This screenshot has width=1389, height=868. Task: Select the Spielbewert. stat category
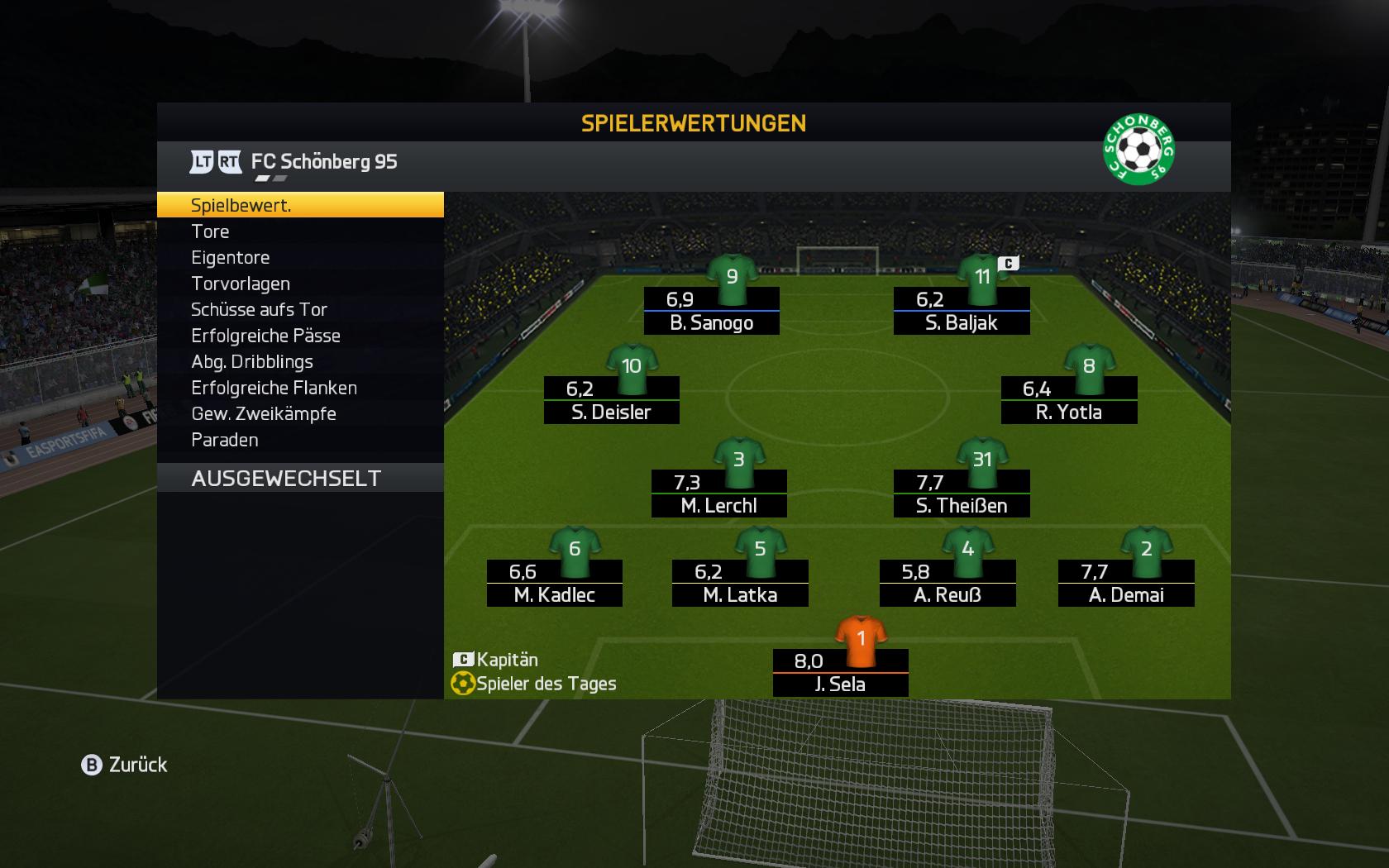point(299,205)
